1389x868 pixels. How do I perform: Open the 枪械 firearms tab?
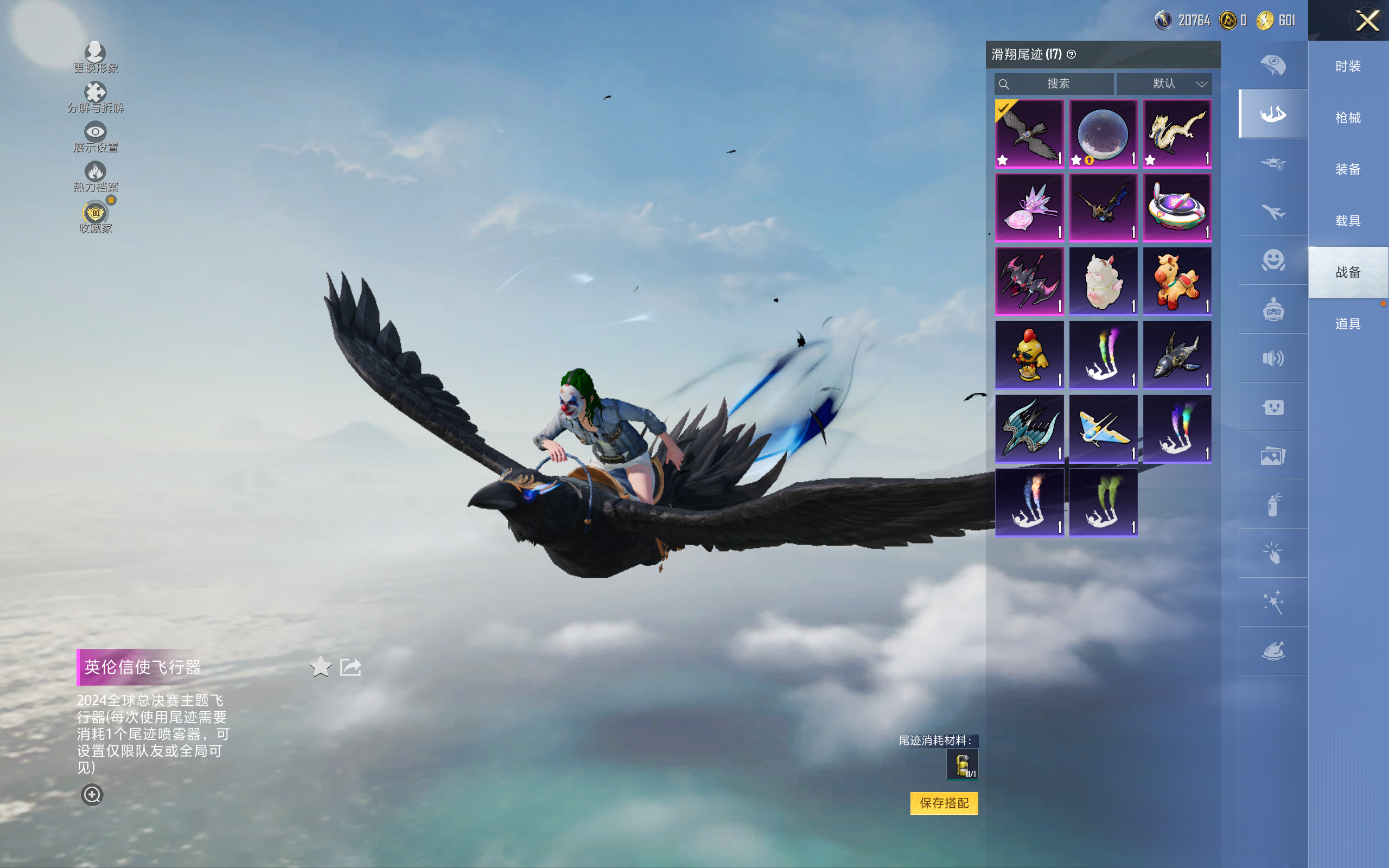pyautogui.click(x=1348, y=118)
